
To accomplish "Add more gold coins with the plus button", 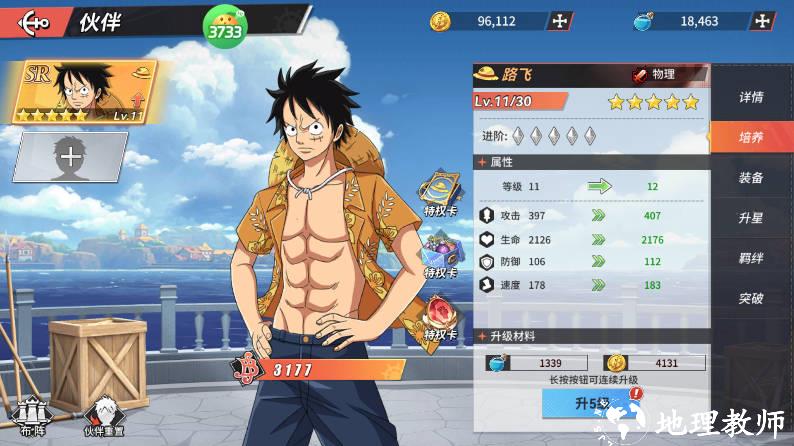I will click(562, 21).
